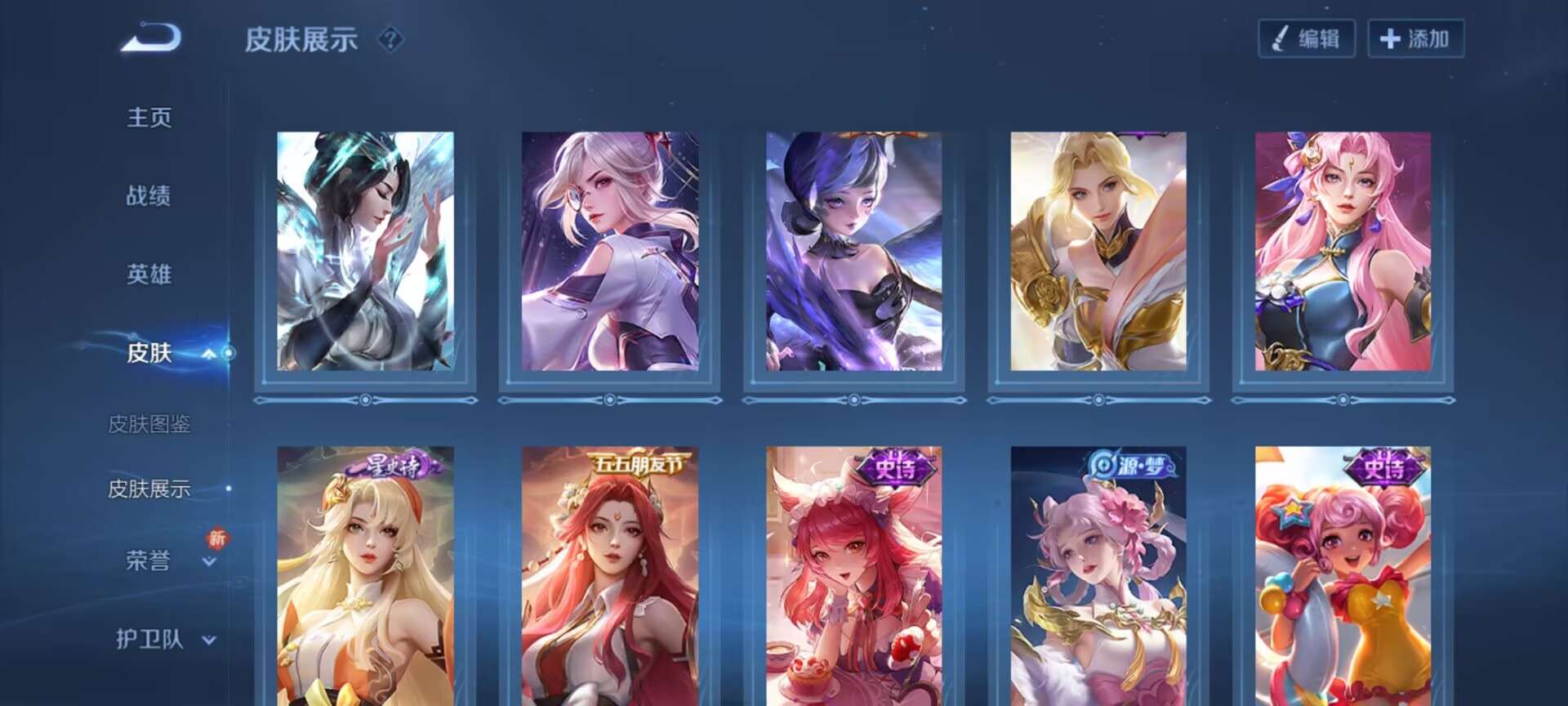Click the 添加 add button
Image resolution: width=1568 pixels, height=706 pixels.
[x=1415, y=38]
